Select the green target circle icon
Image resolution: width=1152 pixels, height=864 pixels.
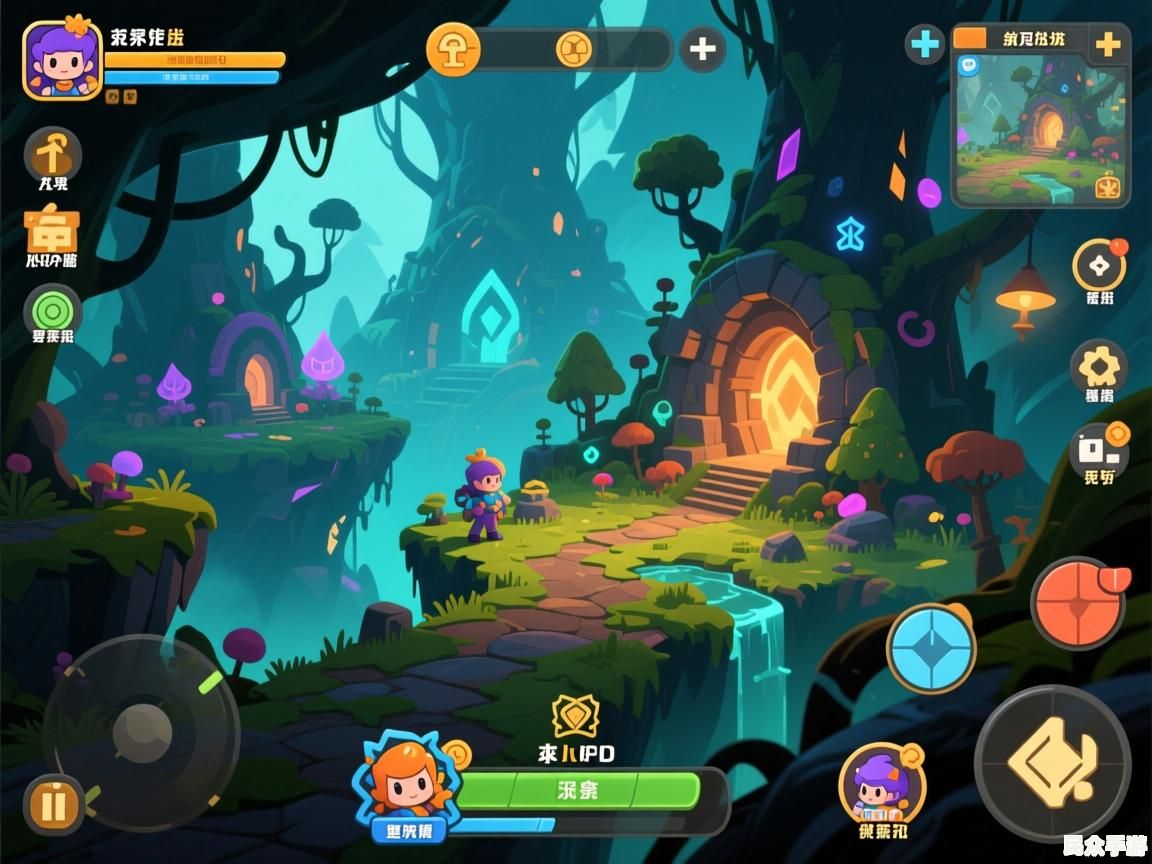52,311
